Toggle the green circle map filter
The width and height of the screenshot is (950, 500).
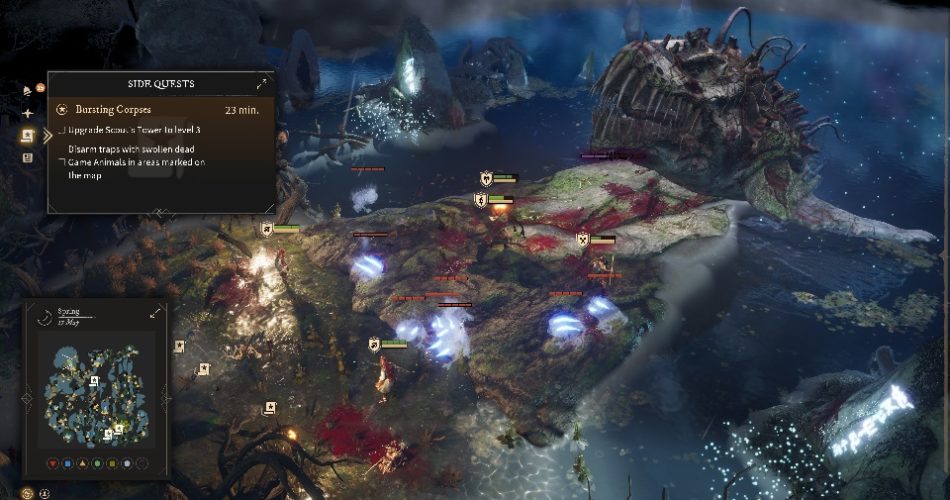[97, 463]
